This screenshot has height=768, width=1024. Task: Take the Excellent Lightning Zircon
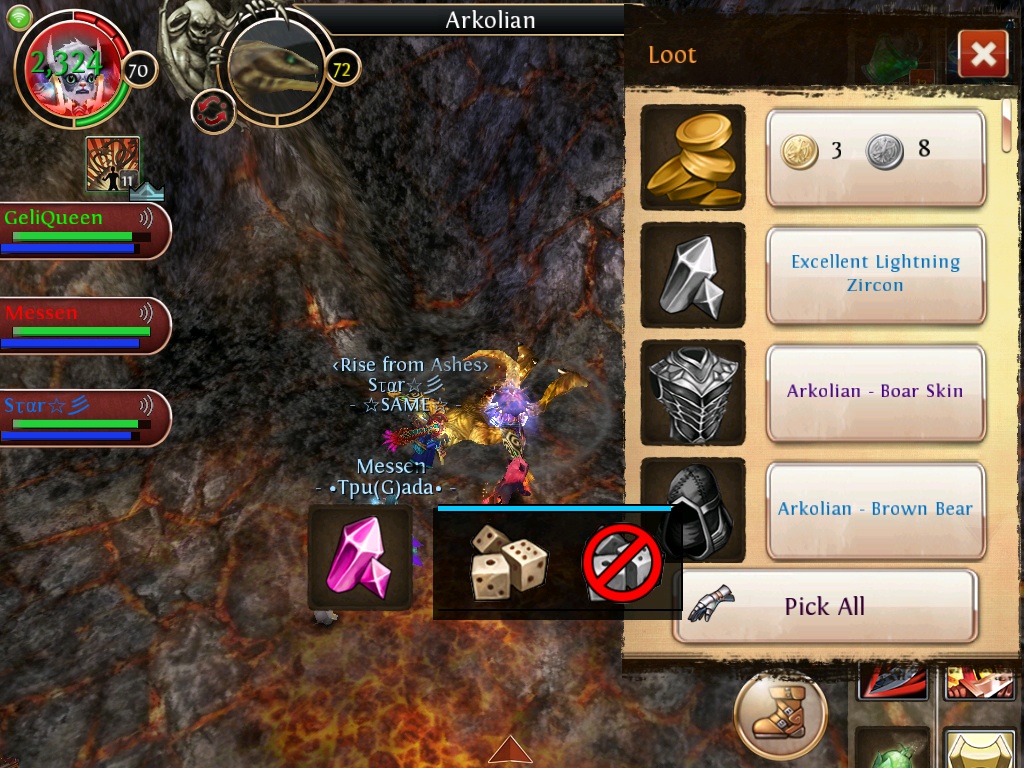click(x=875, y=274)
